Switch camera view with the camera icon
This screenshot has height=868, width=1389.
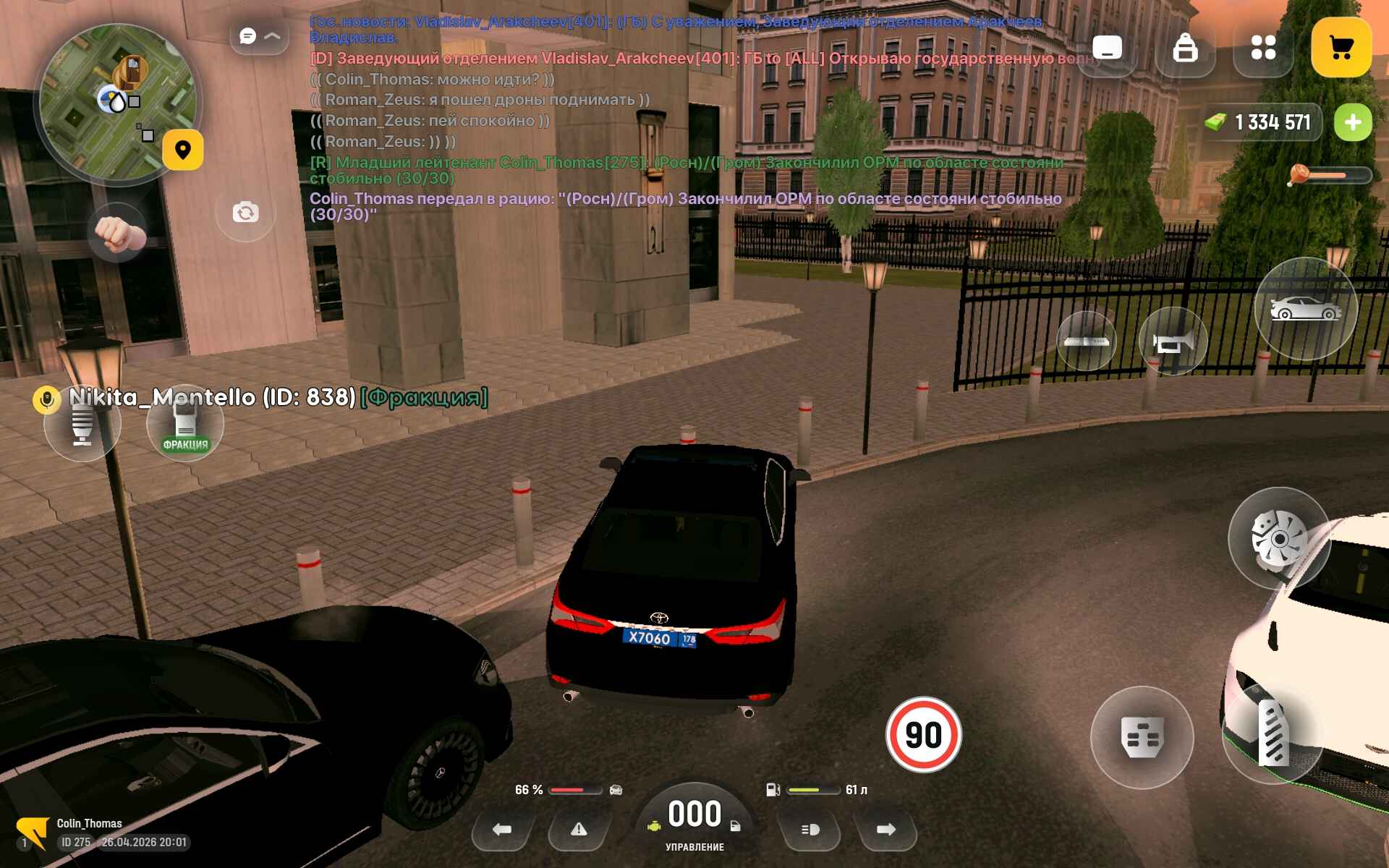coord(245,213)
